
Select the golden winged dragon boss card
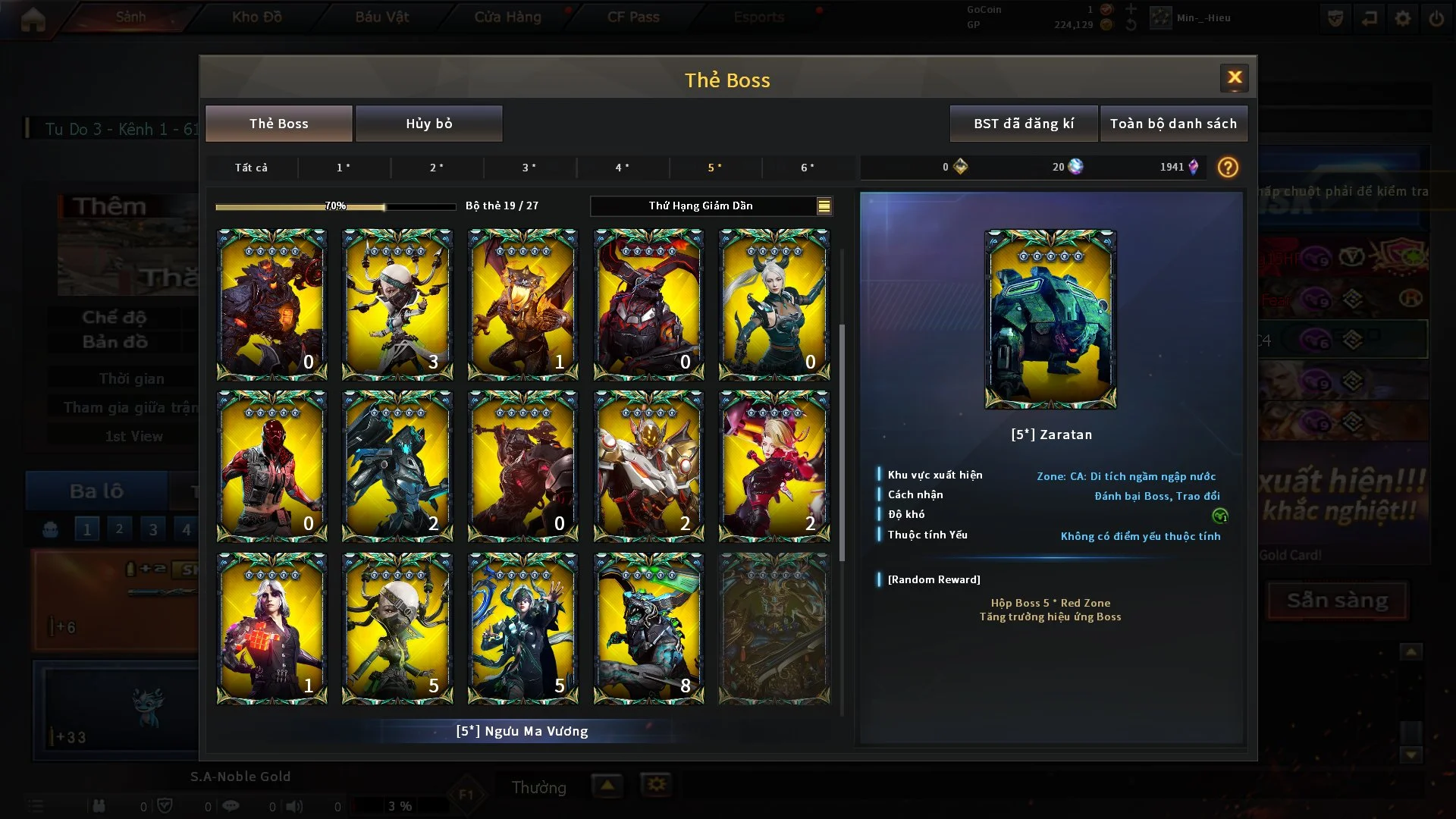click(x=522, y=304)
